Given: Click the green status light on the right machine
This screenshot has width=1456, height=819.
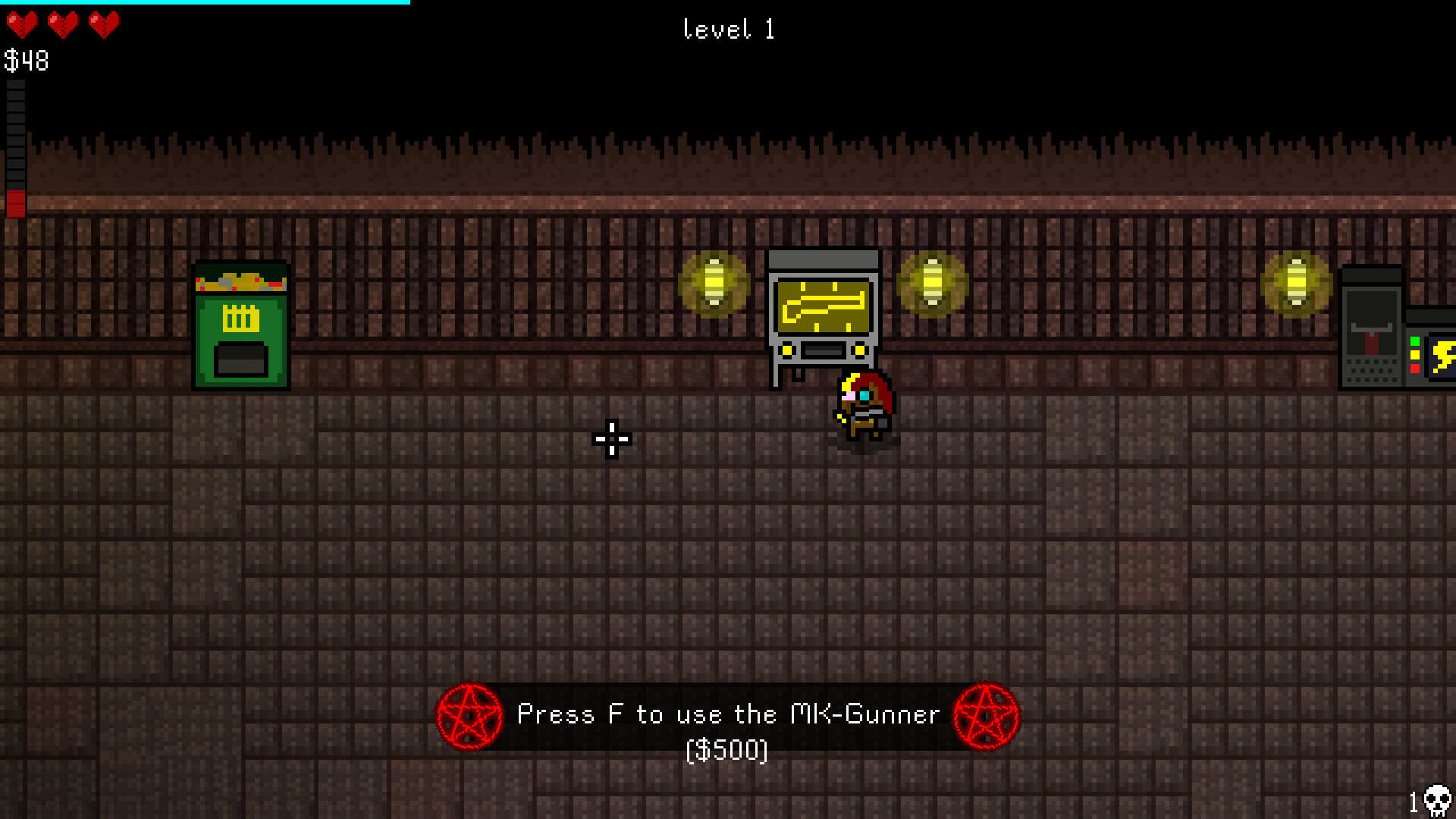Looking at the screenshot, I should coord(1415,341).
